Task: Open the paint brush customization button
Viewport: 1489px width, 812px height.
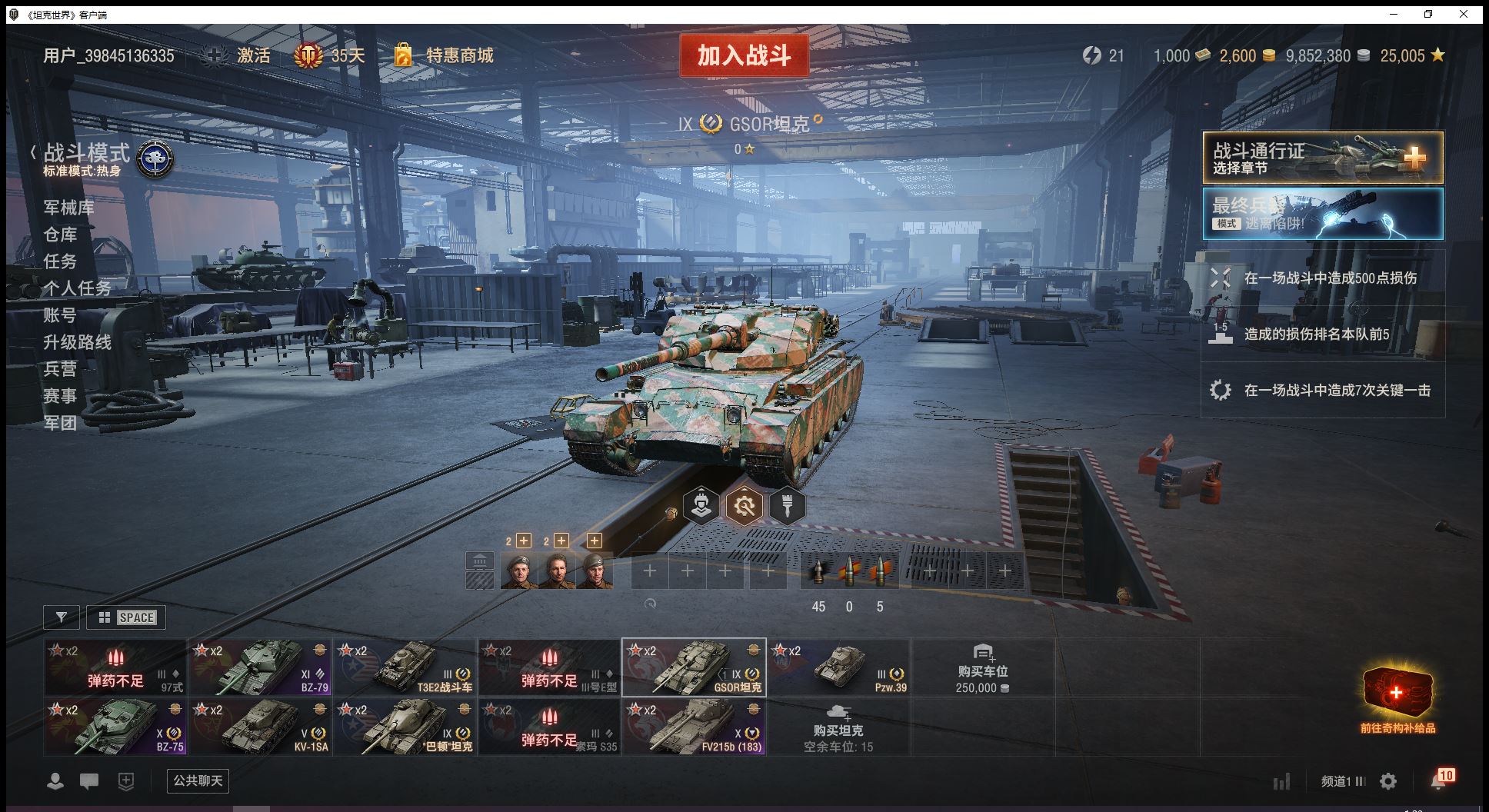Action: [x=787, y=506]
